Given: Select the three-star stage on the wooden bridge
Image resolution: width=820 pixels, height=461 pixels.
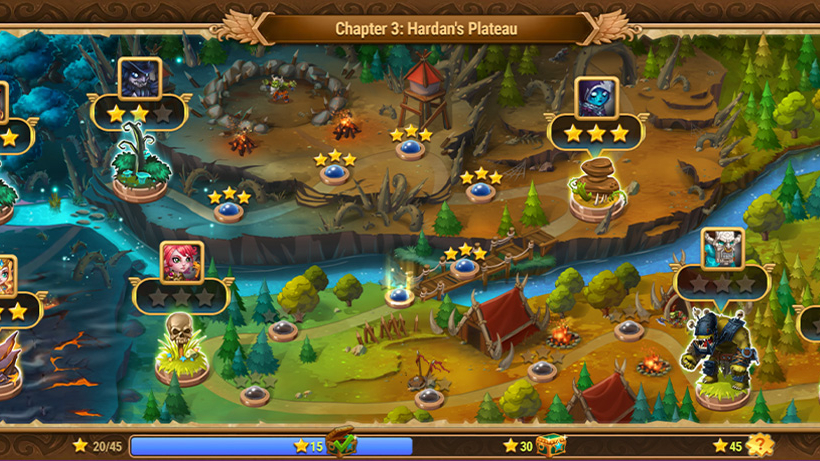Looking at the screenshot, I should click(464, 267).
